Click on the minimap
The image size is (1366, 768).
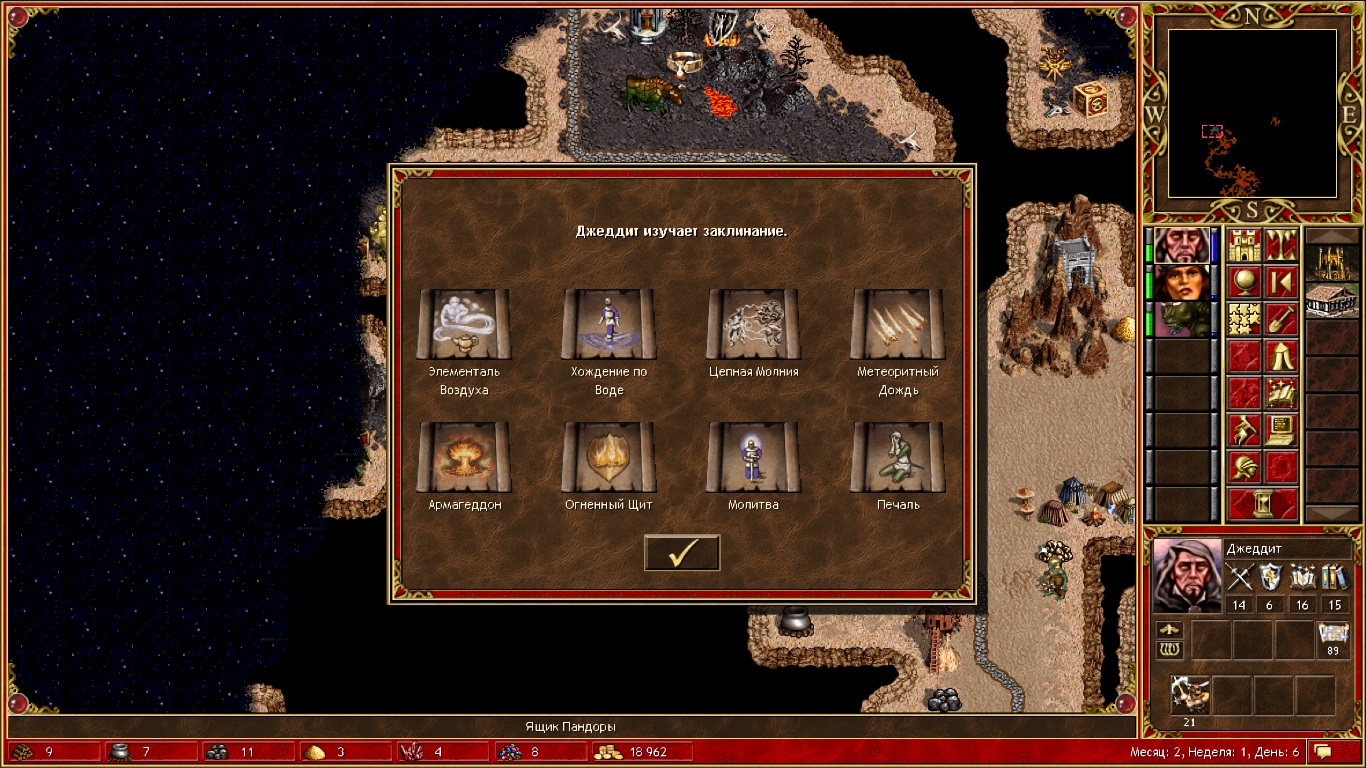[x=1252, y=112]
